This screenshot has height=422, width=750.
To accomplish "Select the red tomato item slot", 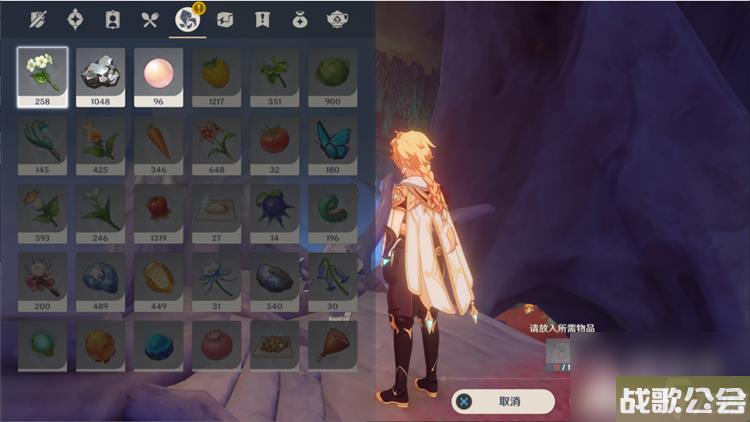I will click(274, 145).
